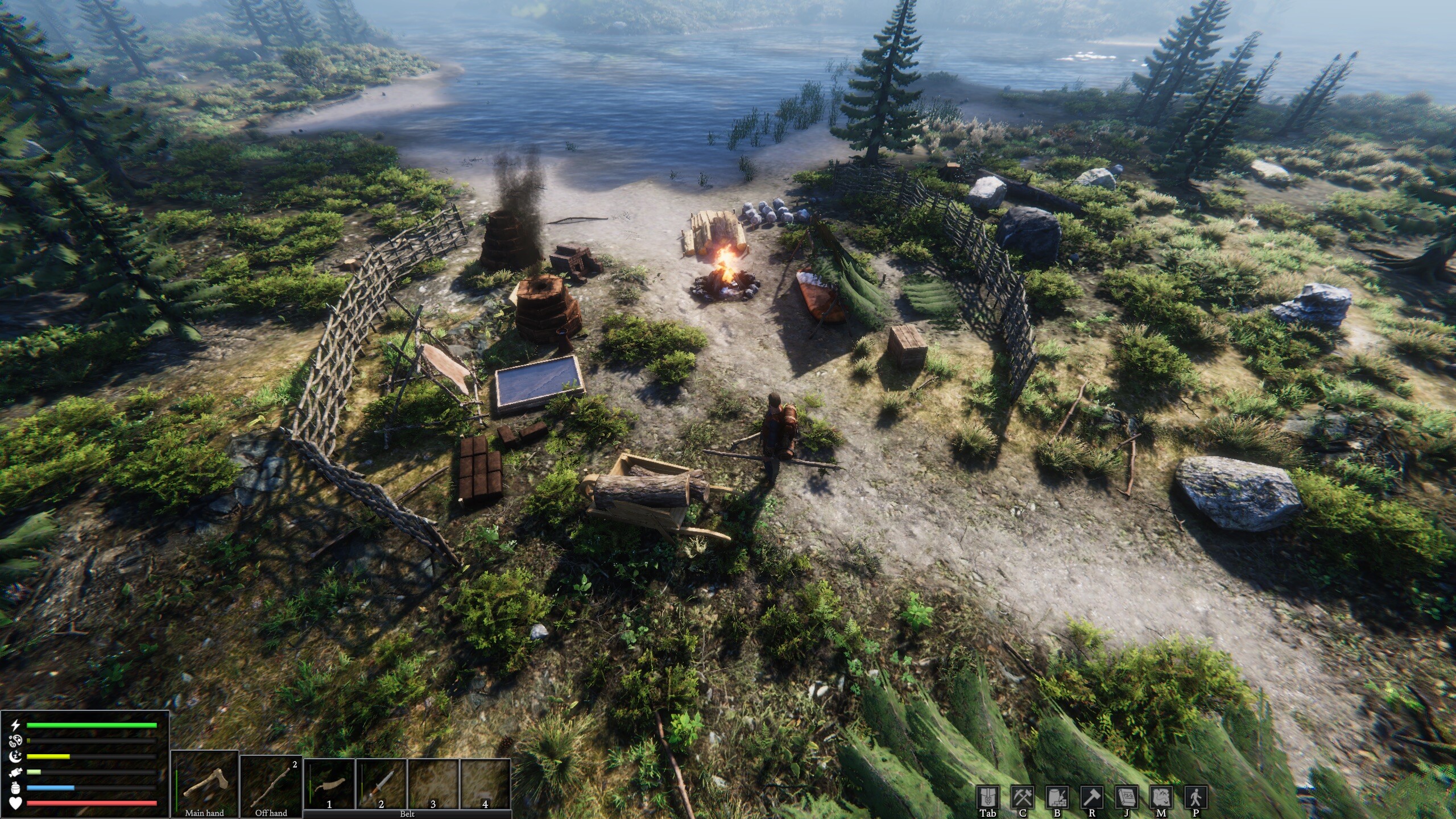The height and width of the screenshot is (819, 1456).
Task: Click the germs sickness stat icon
Action: point(15,742)
